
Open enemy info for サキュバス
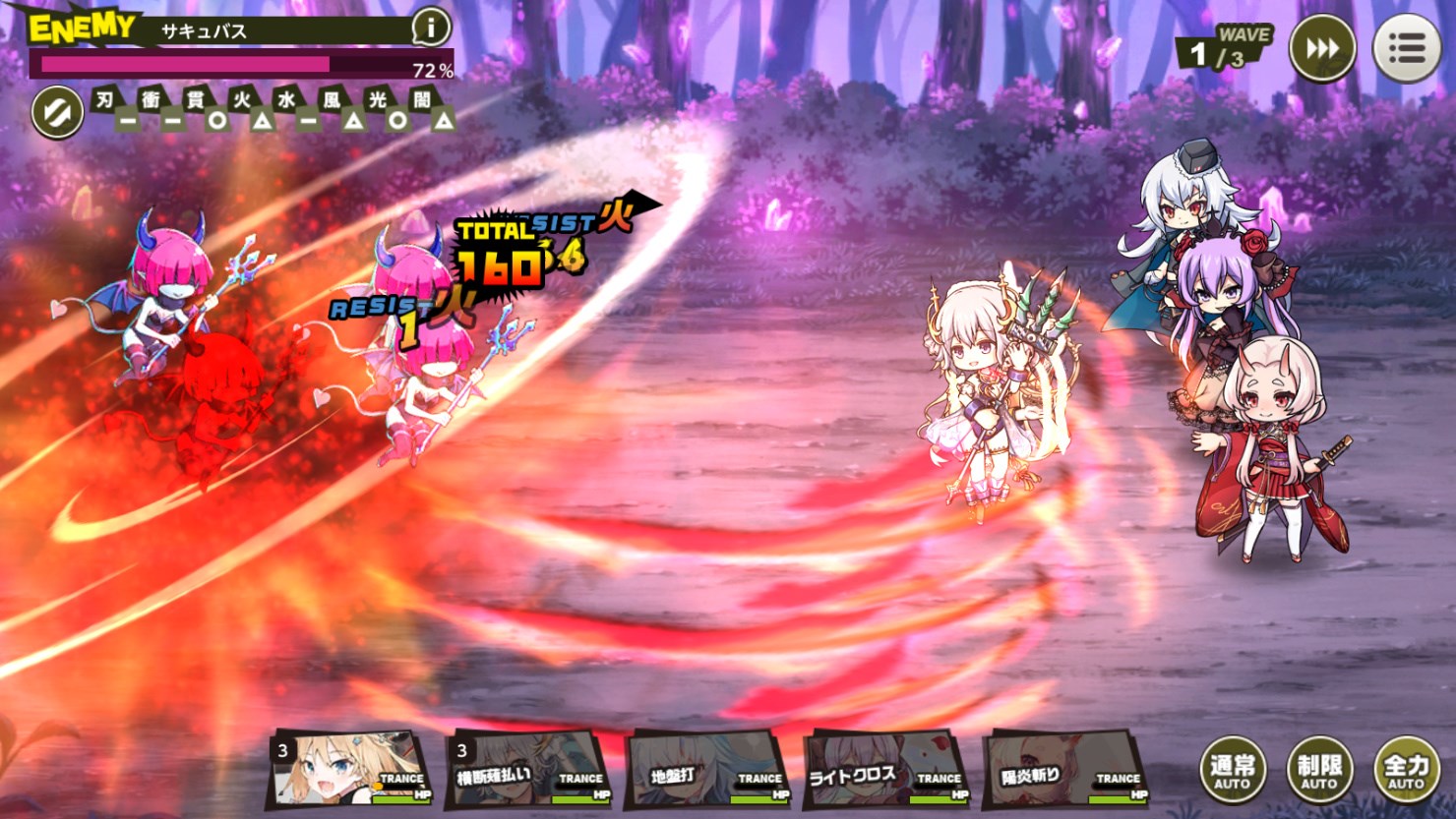pos(430,28)
